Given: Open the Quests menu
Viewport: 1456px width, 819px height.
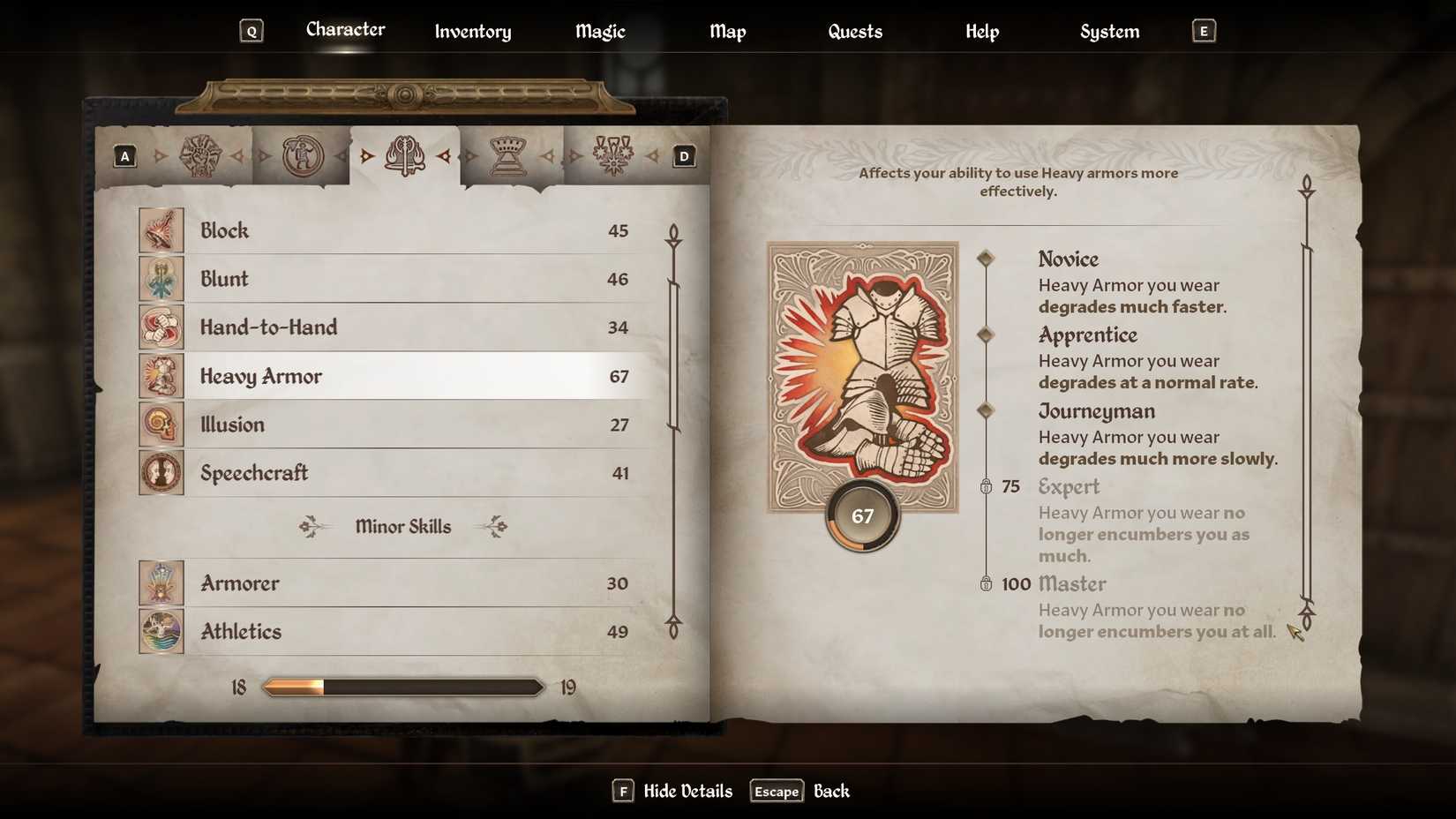Looking at the screenshot, I should coord(854,31).
